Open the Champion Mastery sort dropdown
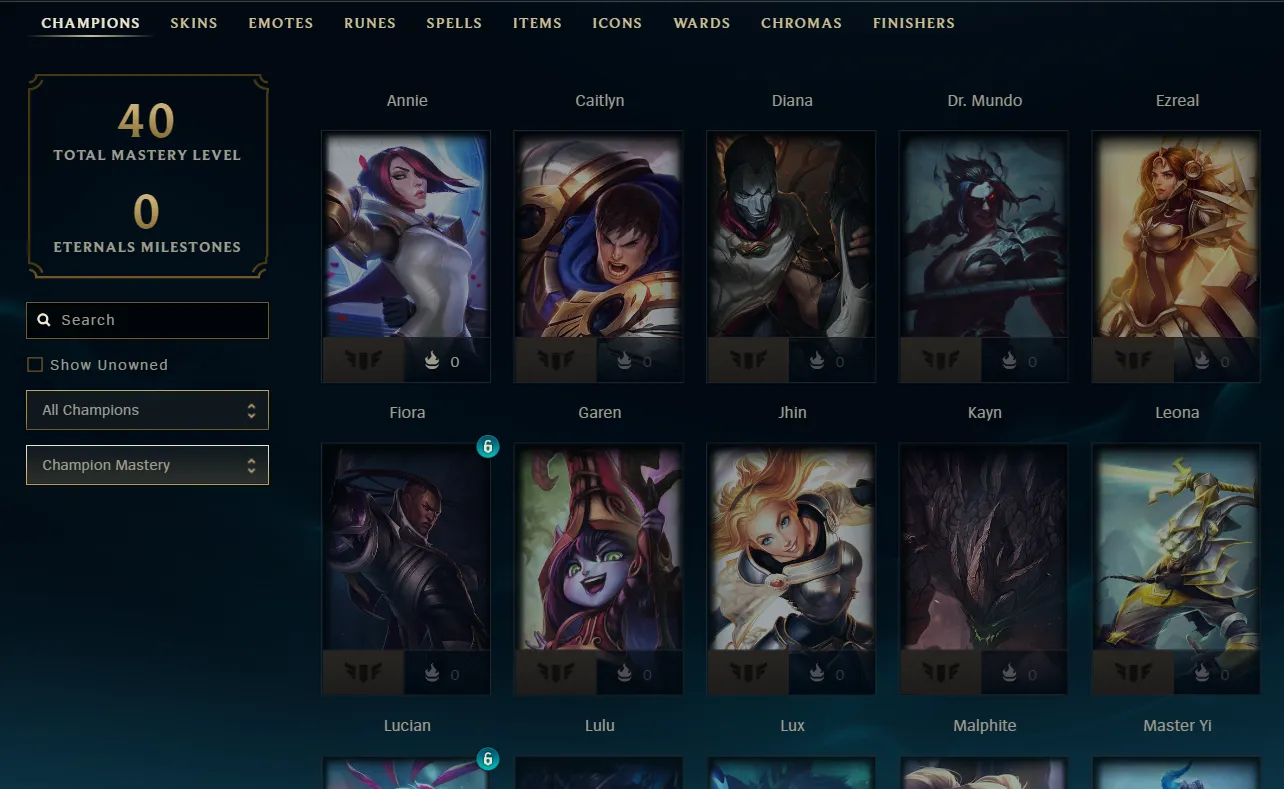The image size is (1284, 789). pyautogui.click(x=147, y=465)
